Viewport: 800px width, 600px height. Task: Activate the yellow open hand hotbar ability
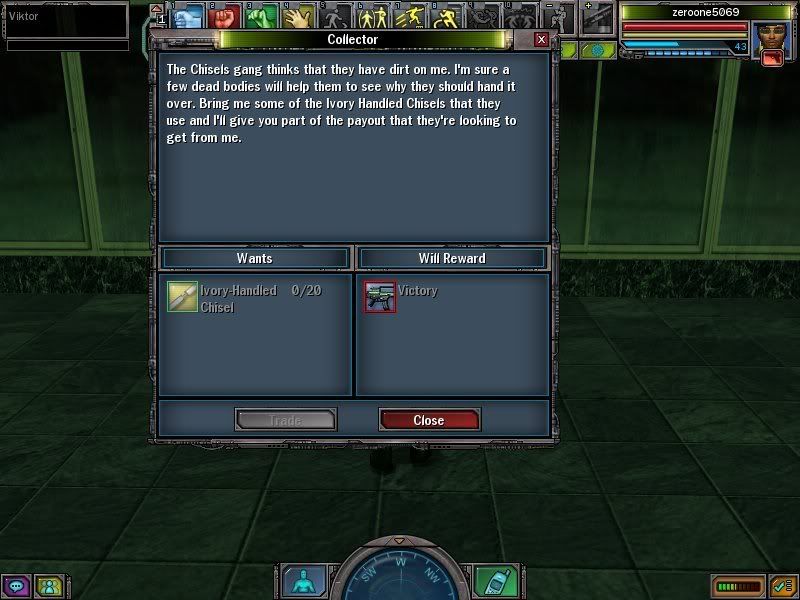297,18
